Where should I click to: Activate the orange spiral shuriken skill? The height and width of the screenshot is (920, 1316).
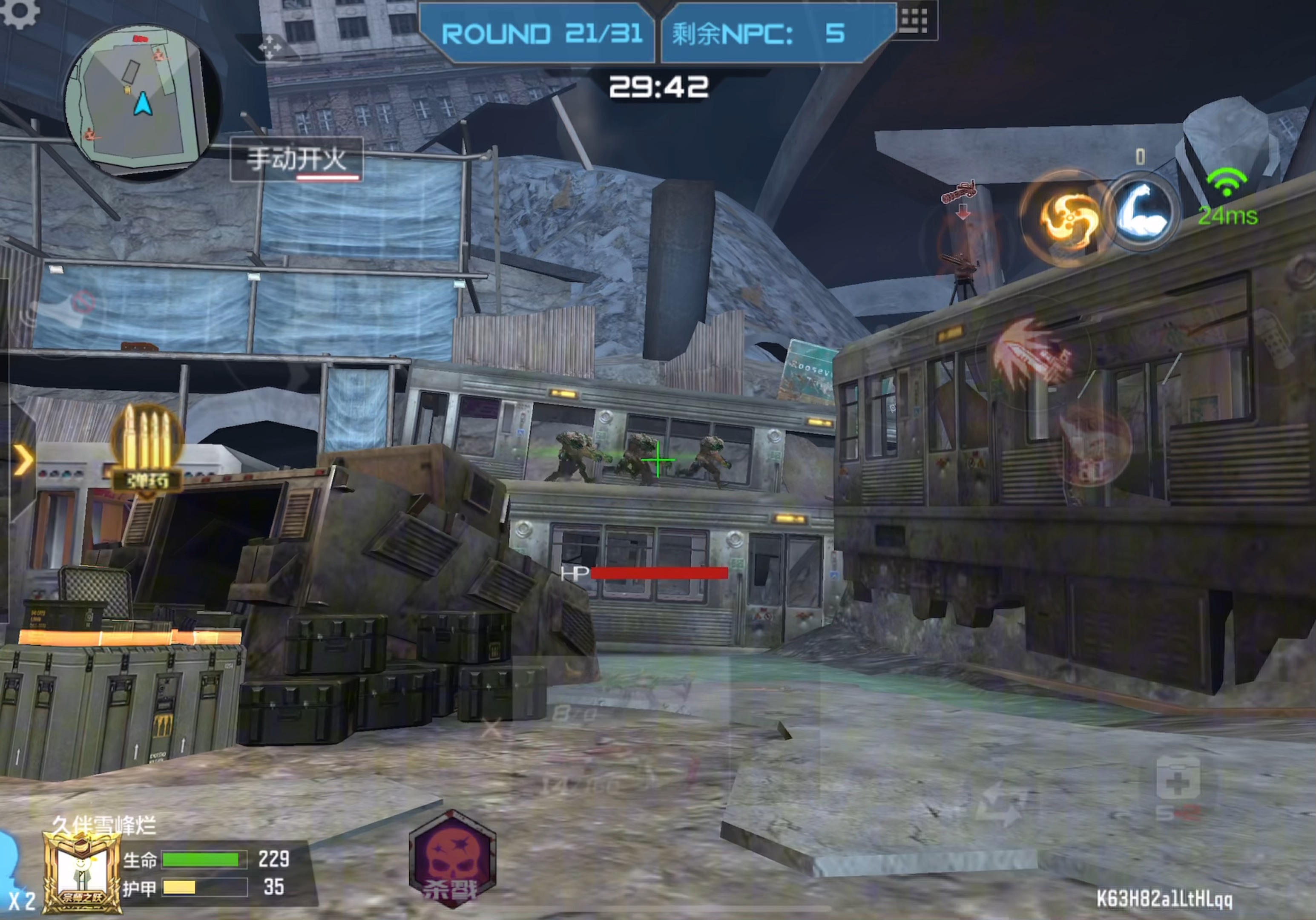(1066, 218)
